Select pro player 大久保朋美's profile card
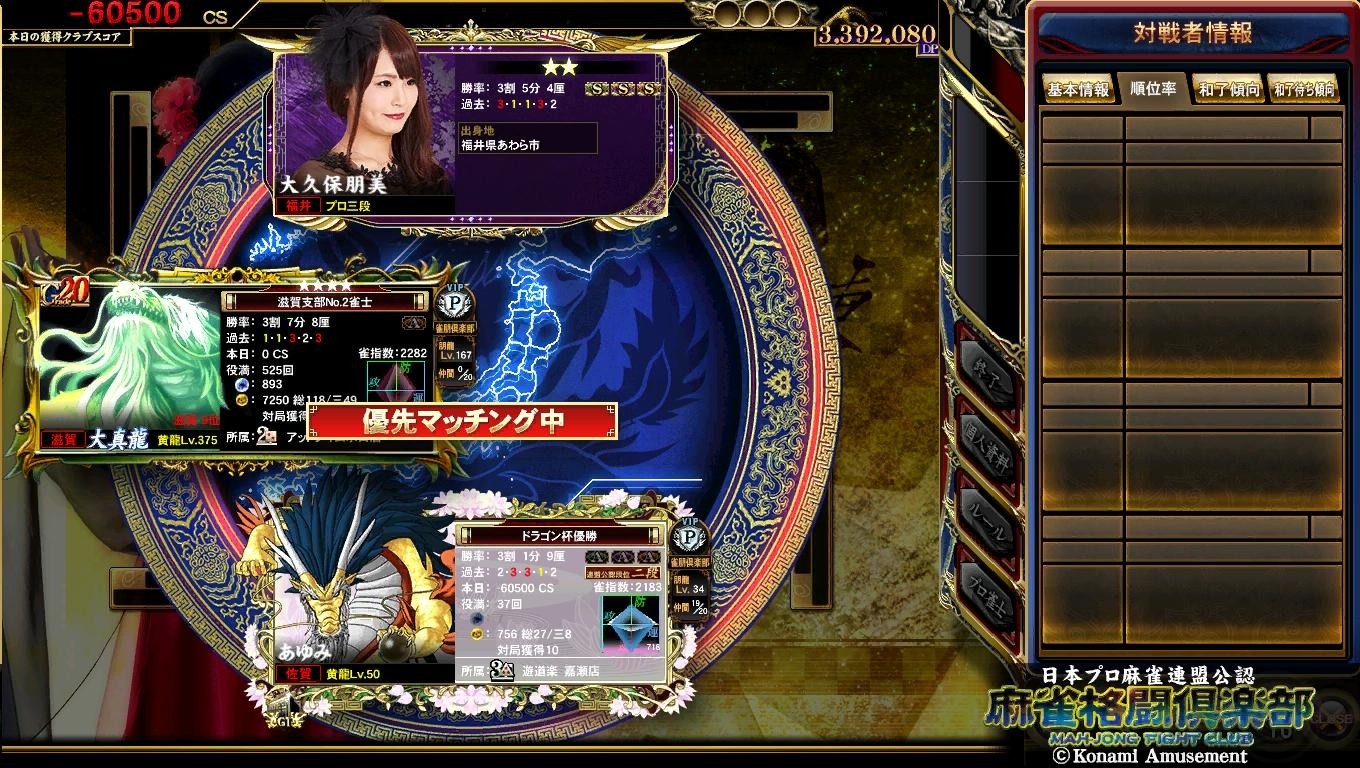The width and height of the screenshot is (1360, 768). click(470, 130)
